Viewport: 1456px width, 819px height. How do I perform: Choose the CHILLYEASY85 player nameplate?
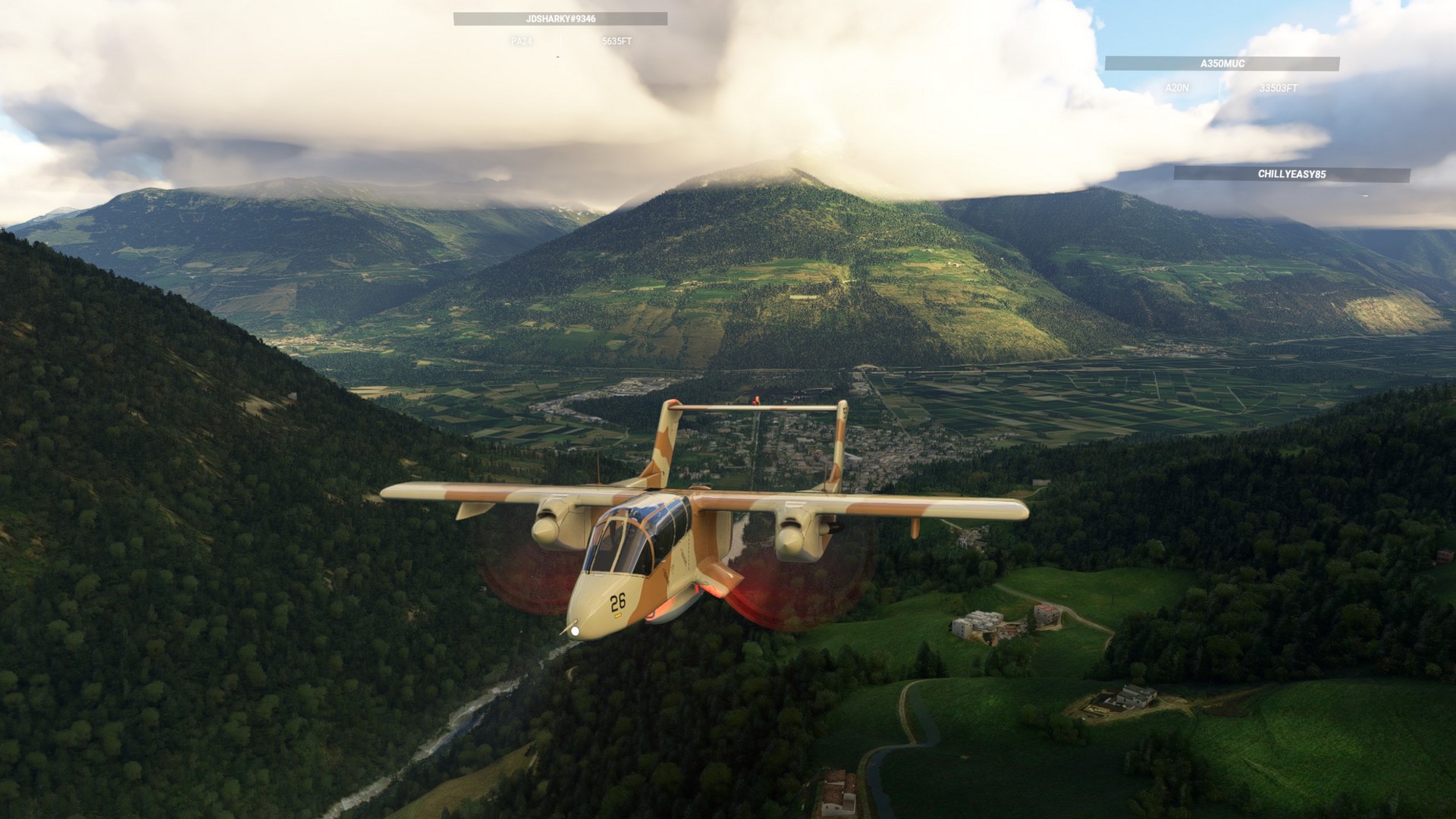1291,174
